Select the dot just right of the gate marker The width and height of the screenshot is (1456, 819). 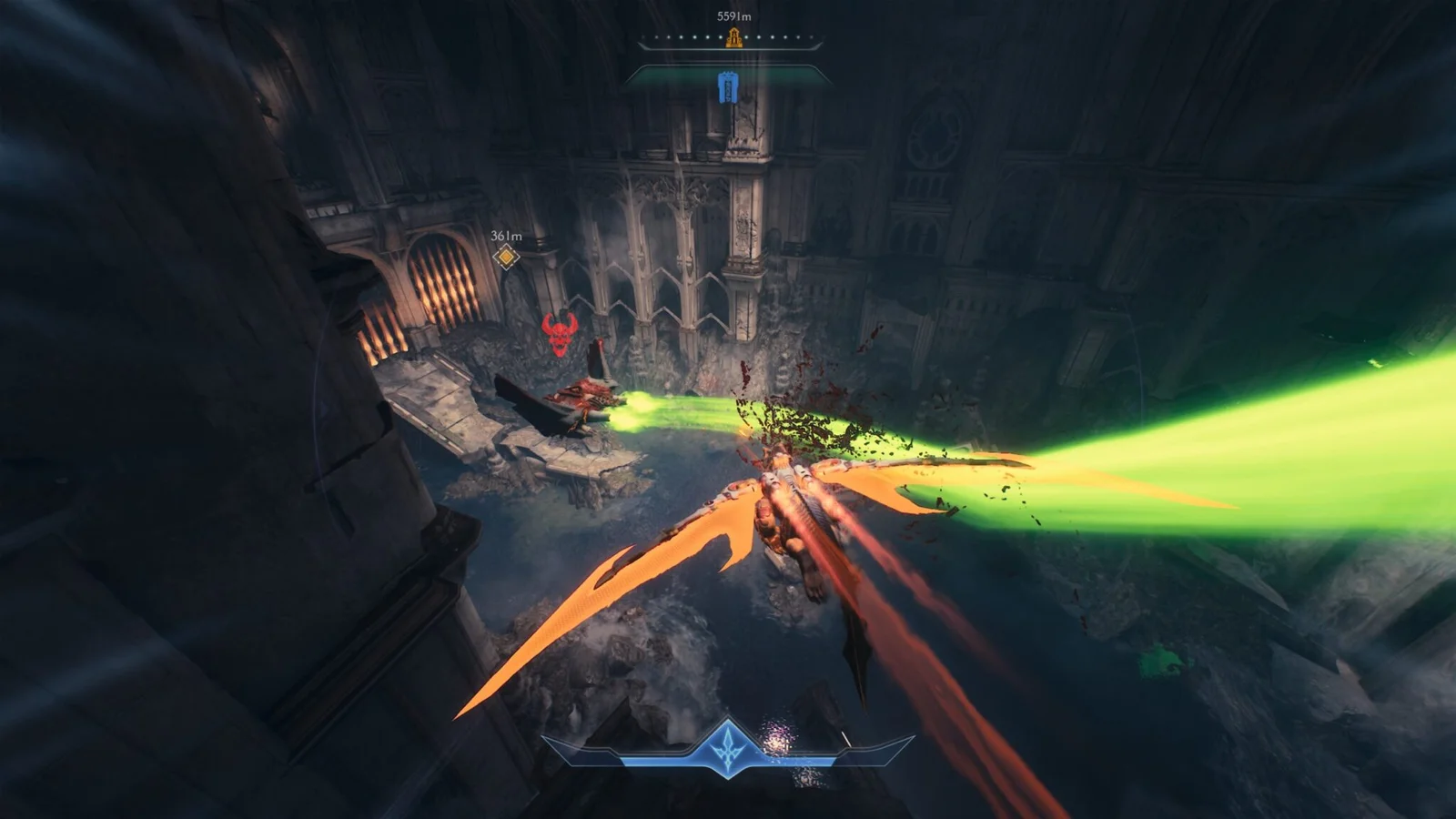(x=746, y=36)
